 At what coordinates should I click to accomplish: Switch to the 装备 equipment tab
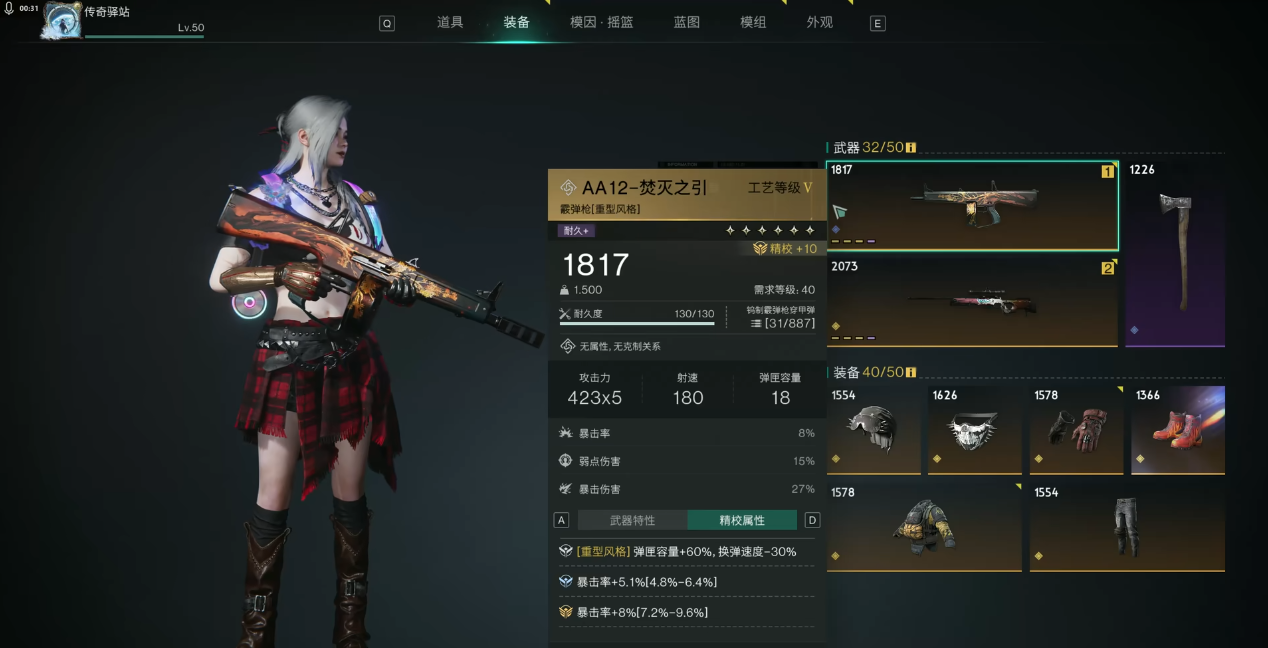point(516,22)
